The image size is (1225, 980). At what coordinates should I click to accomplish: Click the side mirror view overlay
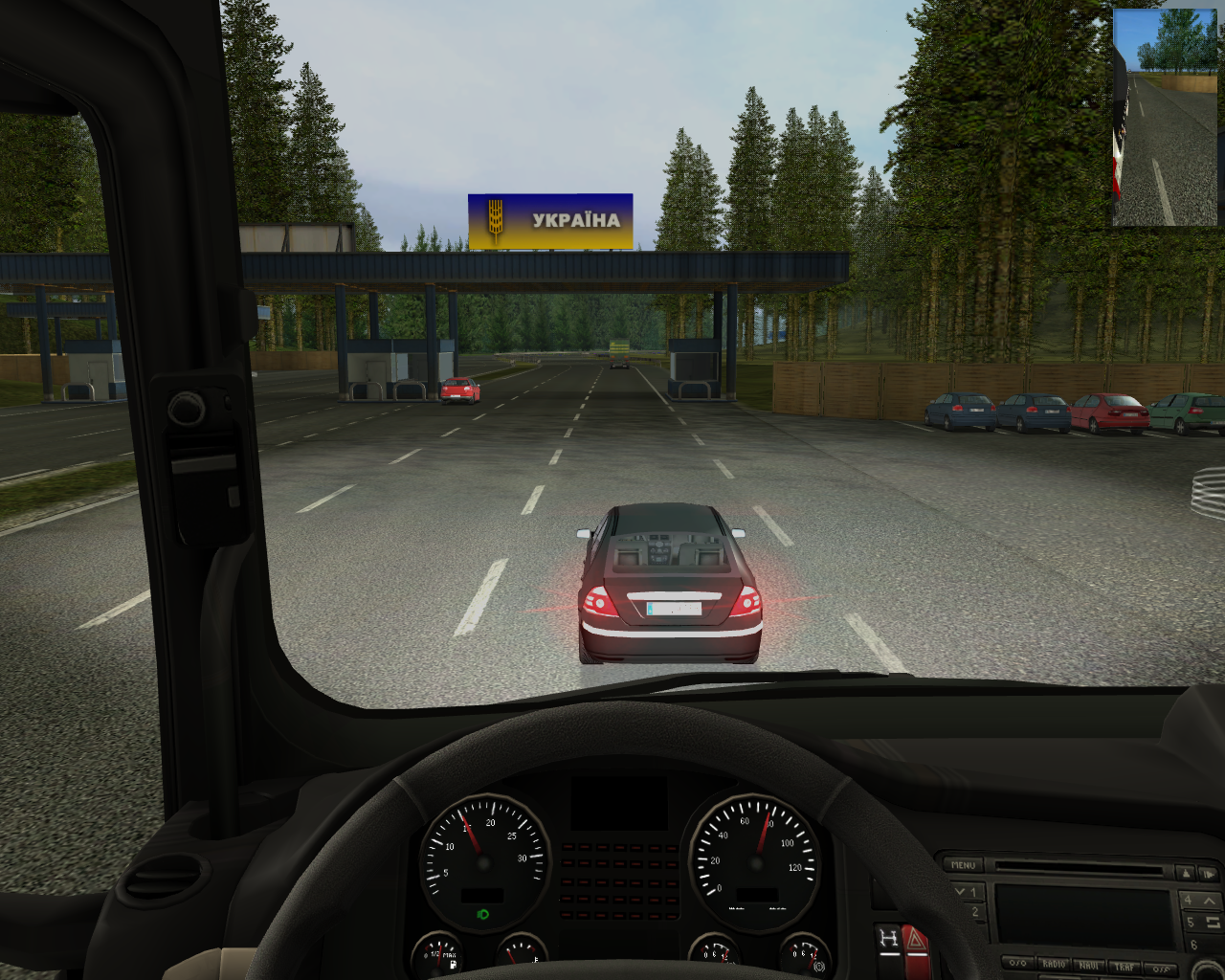pyautogui.click(x=1165, y=119)
